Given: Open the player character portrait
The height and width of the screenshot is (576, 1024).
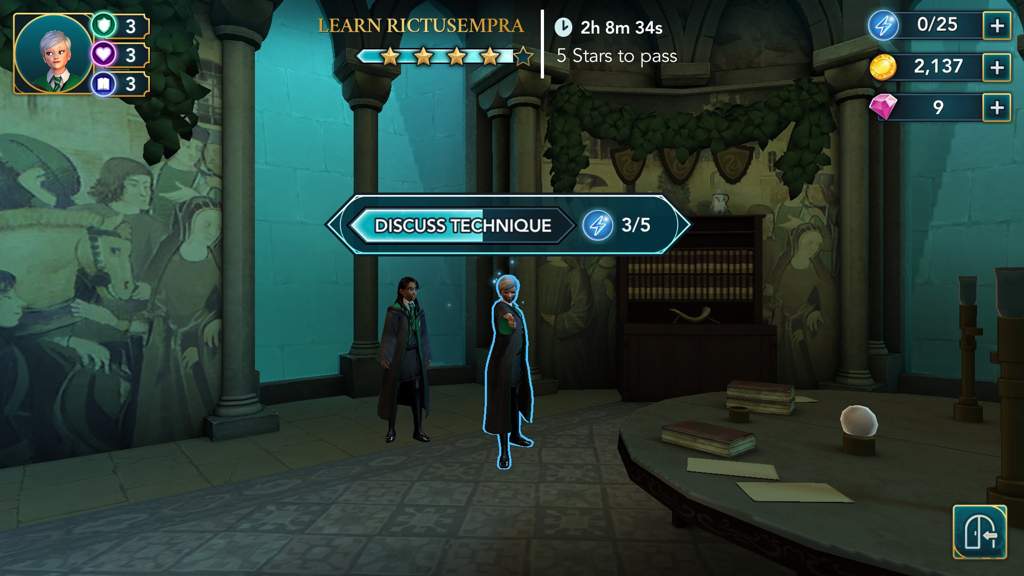Looking at the screenshot, I should 53,54.
